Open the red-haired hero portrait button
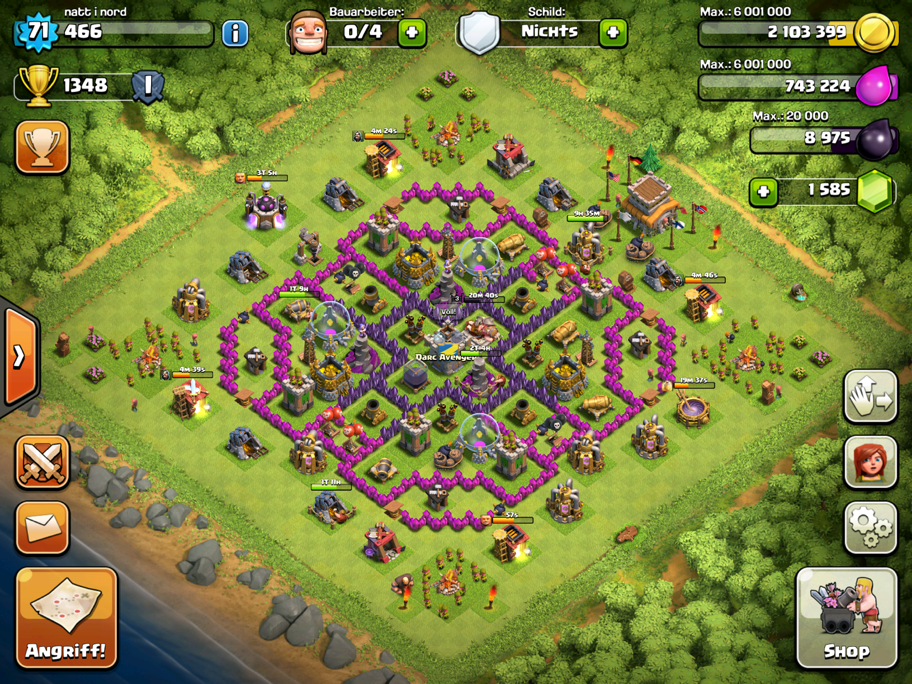Viewport: 912px width, 684px height. pos(870,462)
